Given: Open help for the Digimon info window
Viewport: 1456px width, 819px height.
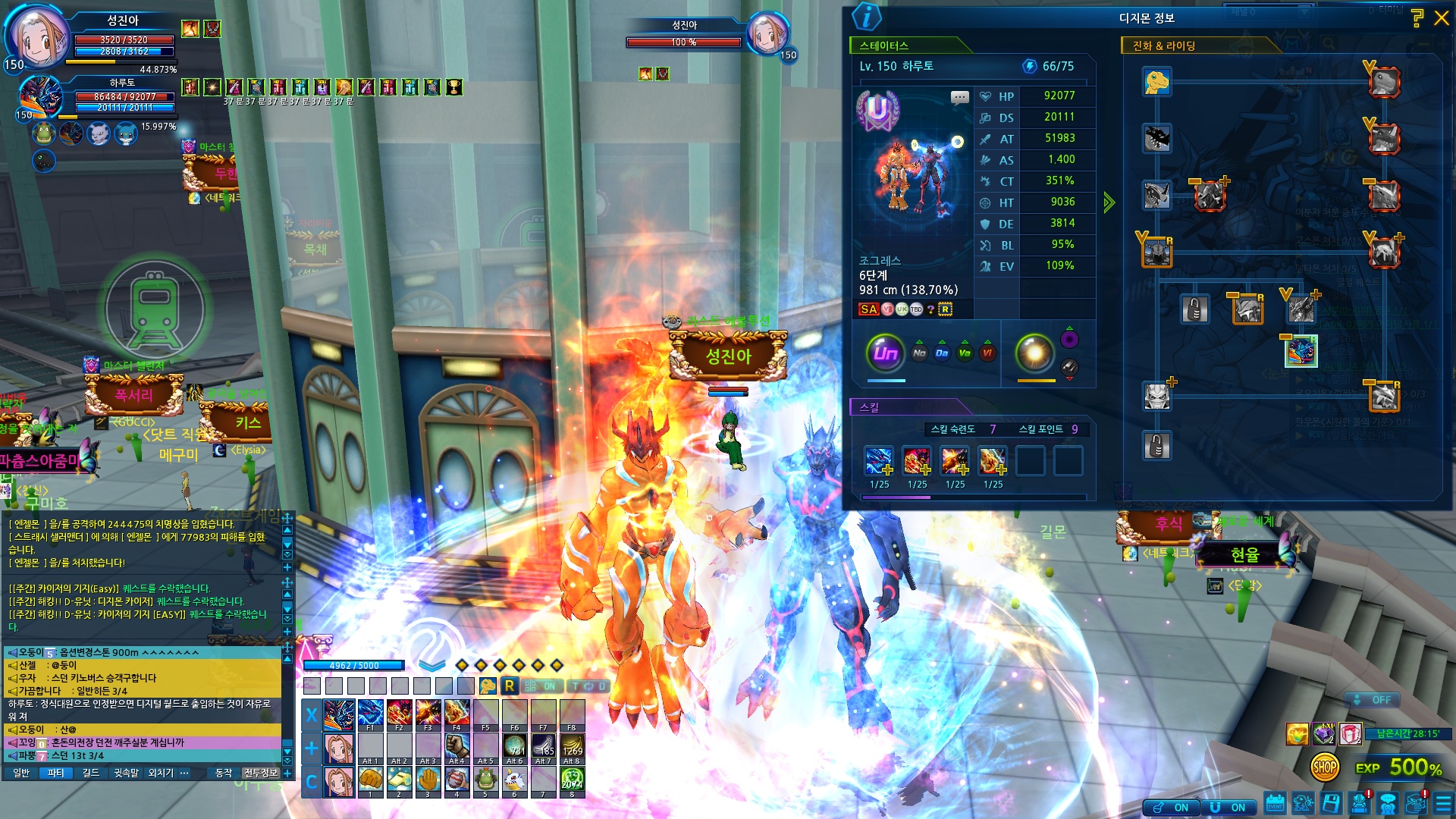Looking at the screenshot, I should [1417, 18].
